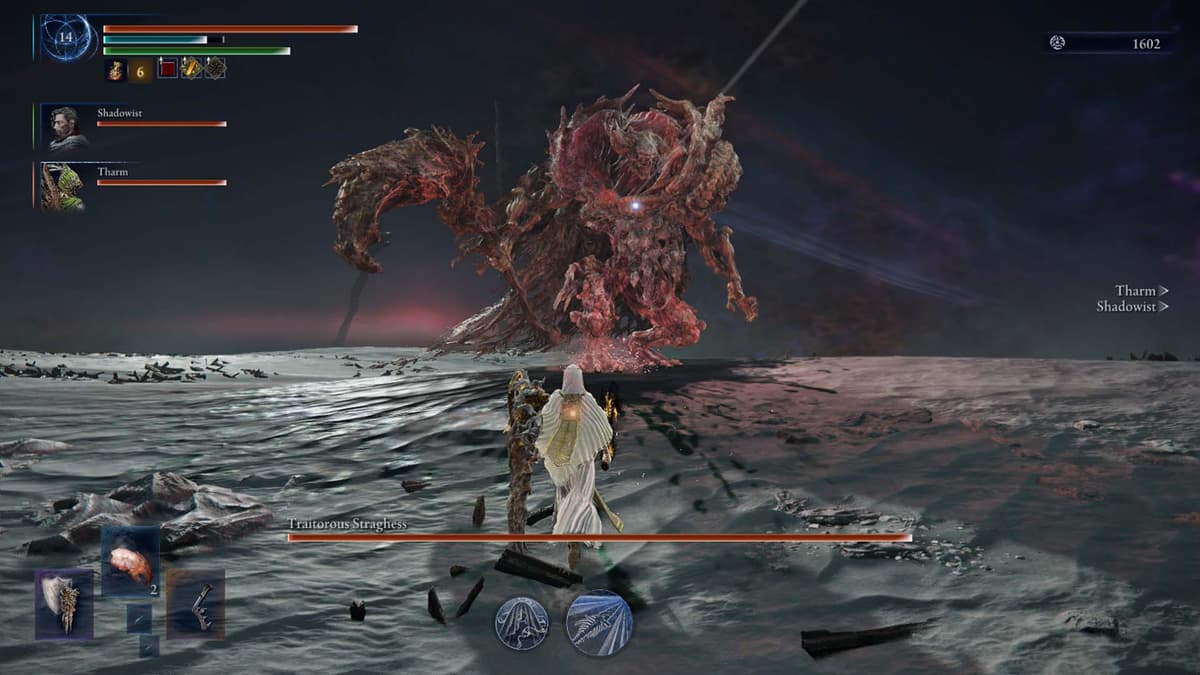This screenshot has width=1200, height=675.
Task: Use the raw meat consumable slot
Action: [x=130, y=562]
